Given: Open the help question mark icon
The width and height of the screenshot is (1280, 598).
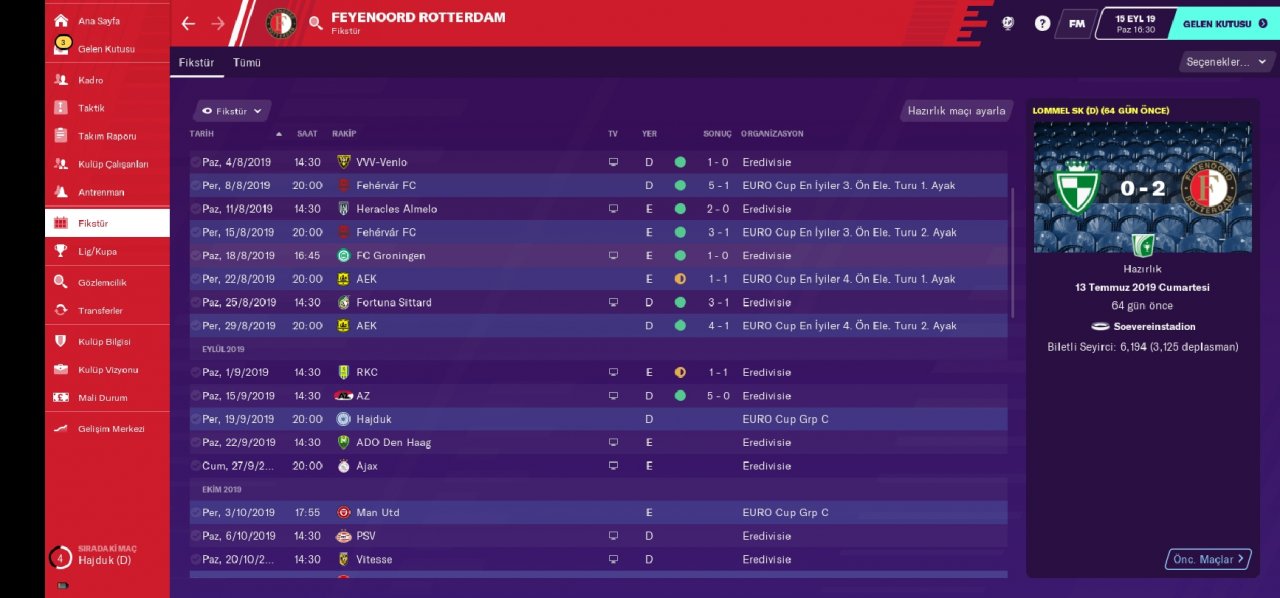Looking at the screenshot, I should pos(1042,23).
